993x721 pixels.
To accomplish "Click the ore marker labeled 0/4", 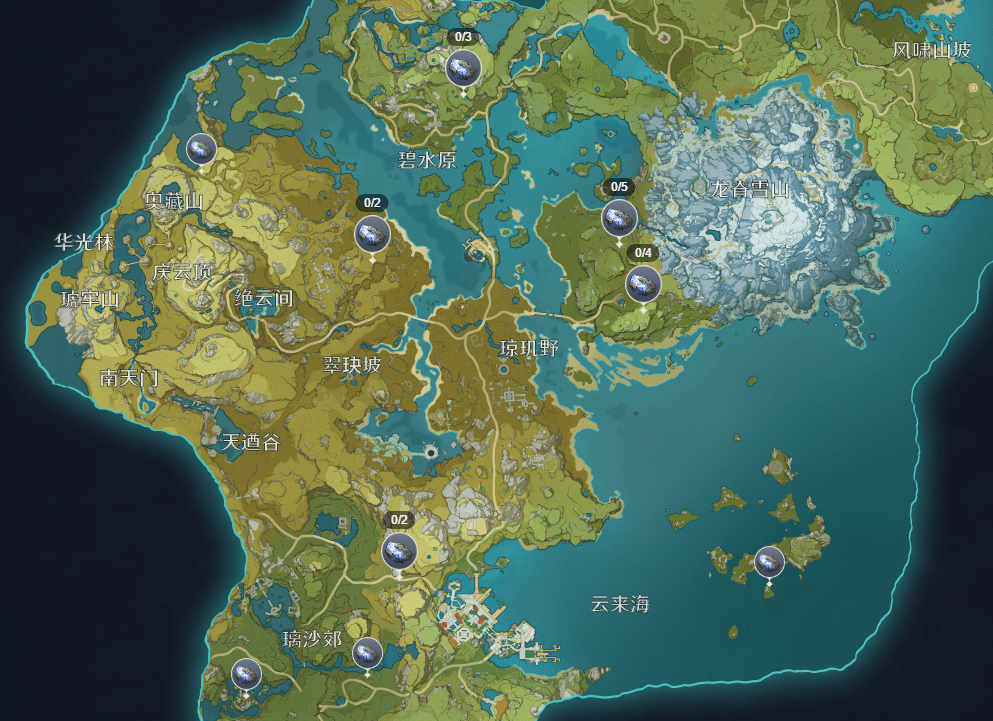I will [643, 284].
